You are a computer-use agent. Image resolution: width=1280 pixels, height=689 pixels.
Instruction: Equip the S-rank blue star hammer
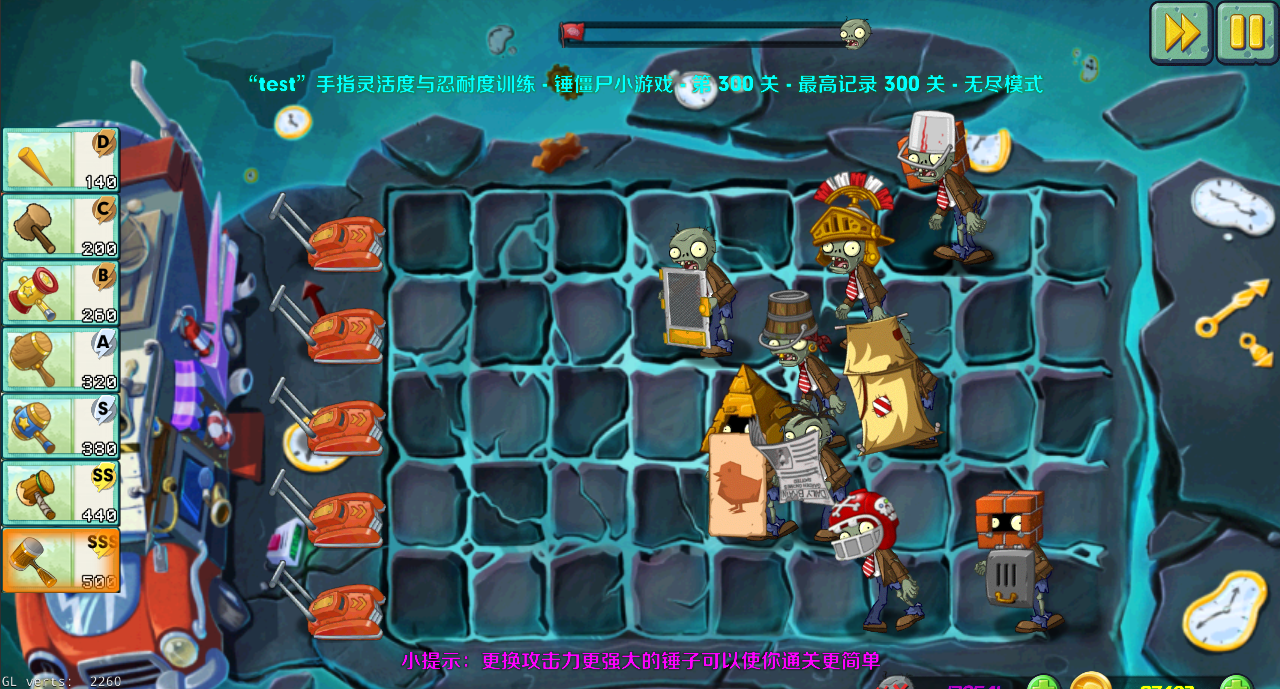coord(61,427)
